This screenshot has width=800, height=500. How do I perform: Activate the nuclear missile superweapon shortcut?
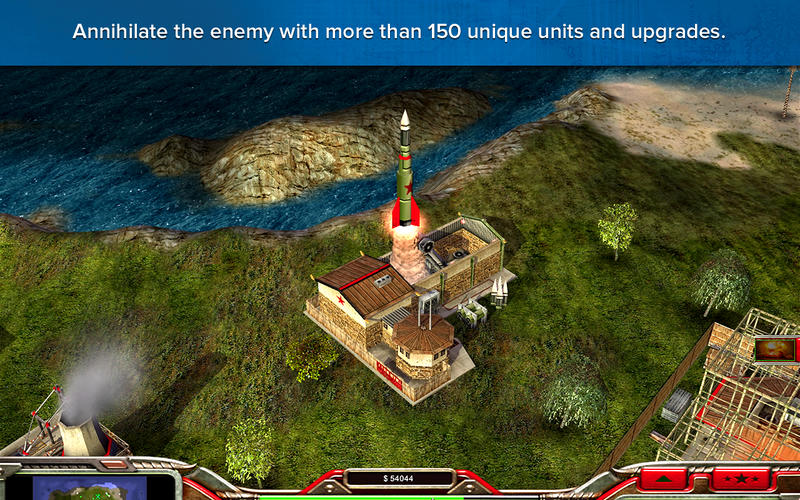point(774,349)
